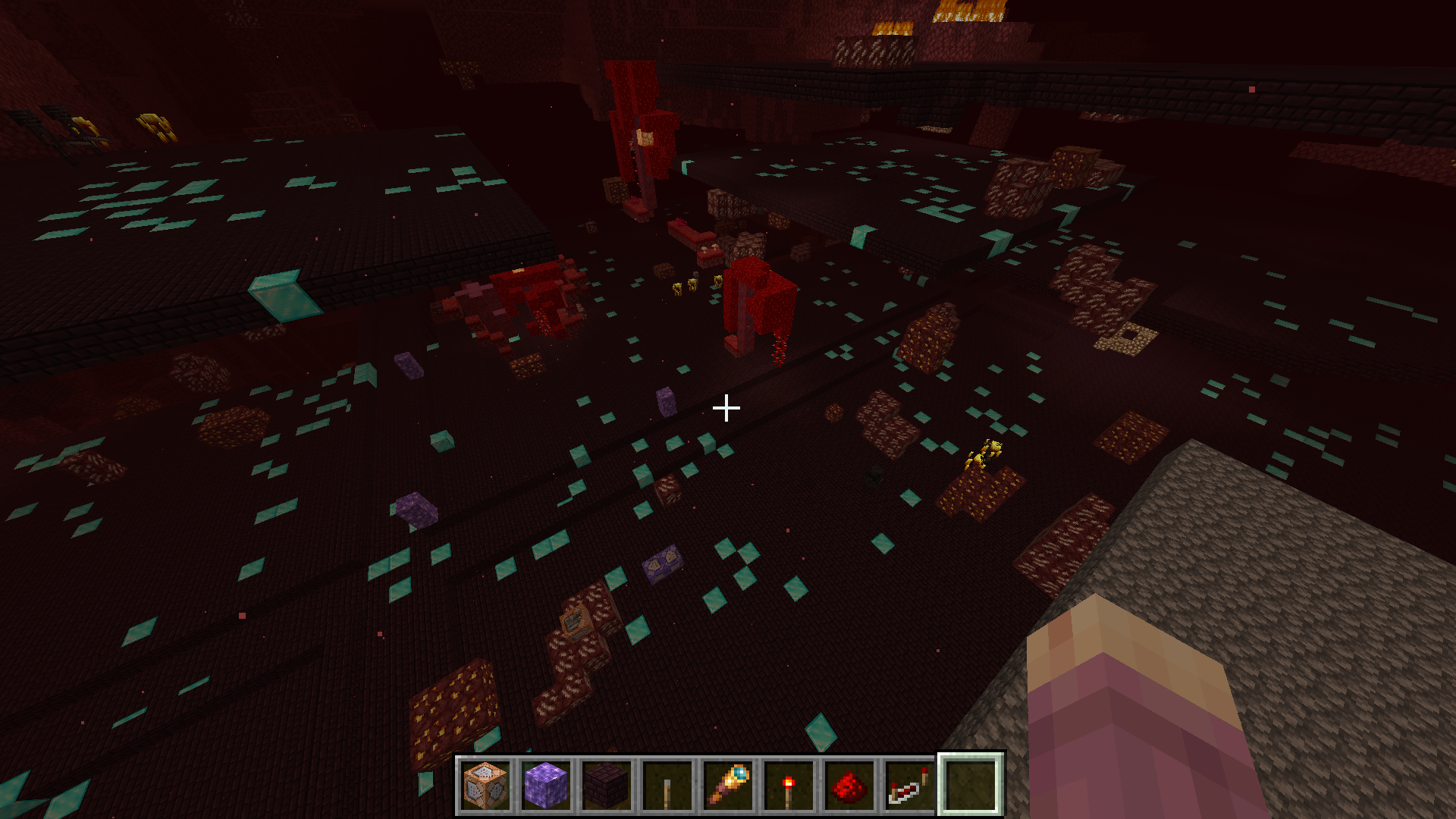Choose the nether bricks hotbar slot
Viewport: 1456px width, 819px height.
pos(607,785)
